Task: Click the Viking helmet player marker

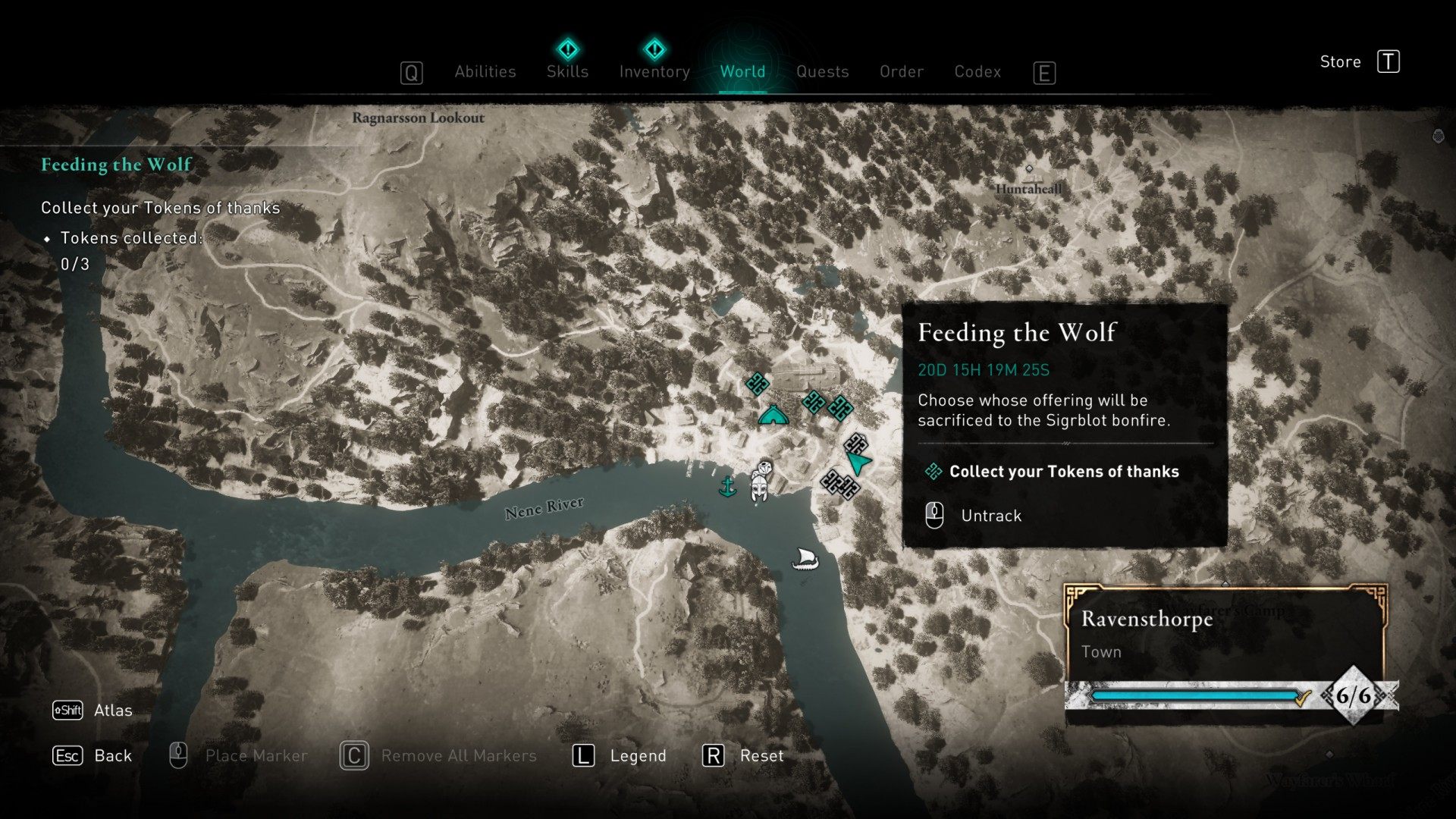Action: [761, 482]
